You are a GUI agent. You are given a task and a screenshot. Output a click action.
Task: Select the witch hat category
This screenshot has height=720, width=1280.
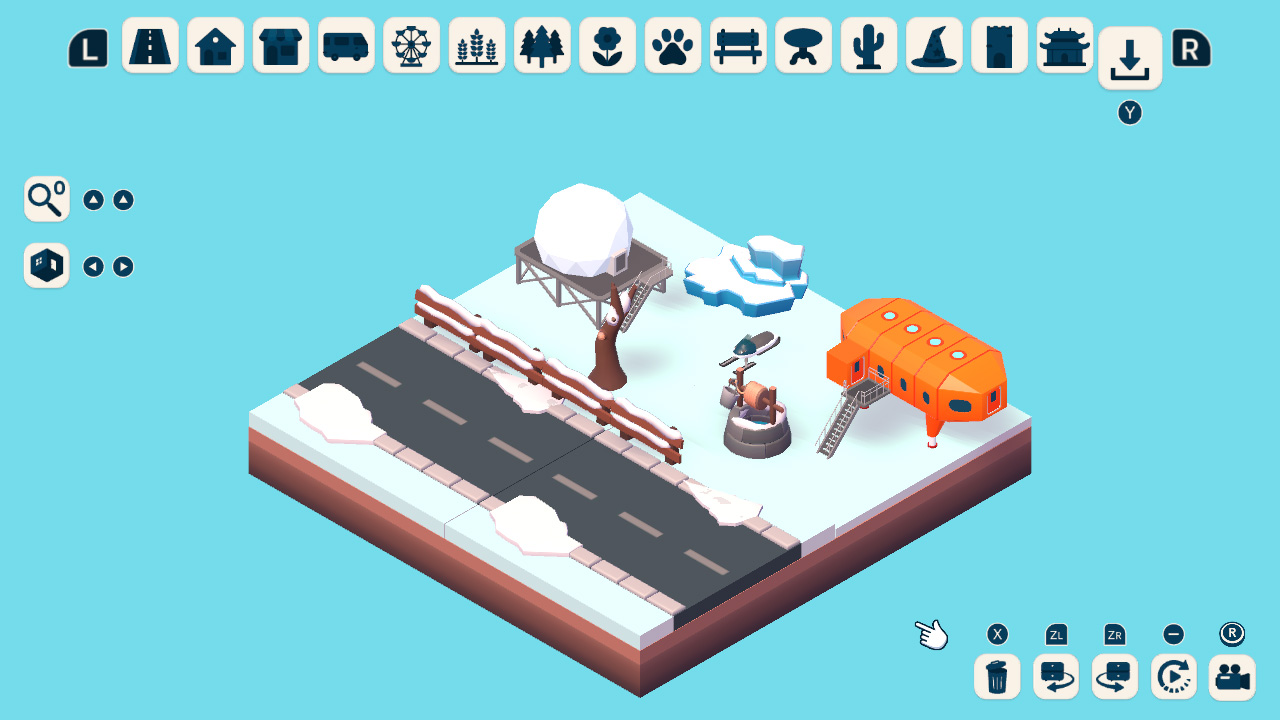(x=933, y=45)
